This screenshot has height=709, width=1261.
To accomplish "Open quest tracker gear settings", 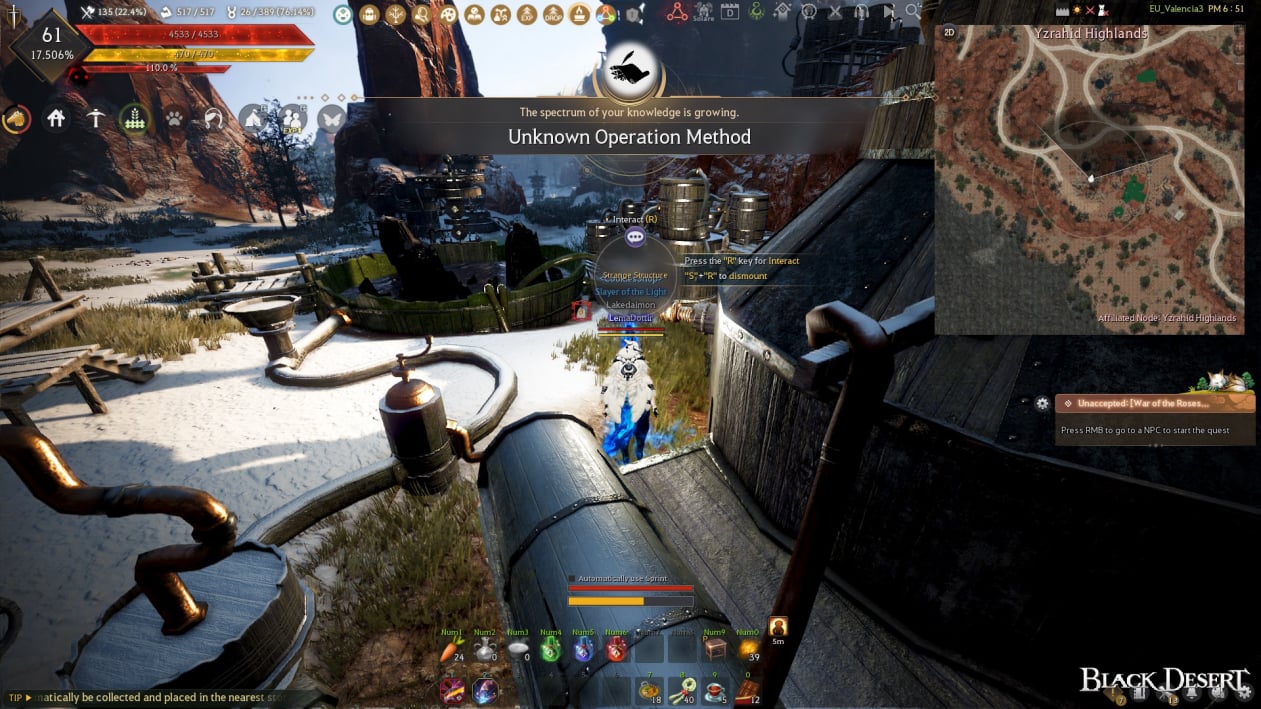I will (1042, 403).
